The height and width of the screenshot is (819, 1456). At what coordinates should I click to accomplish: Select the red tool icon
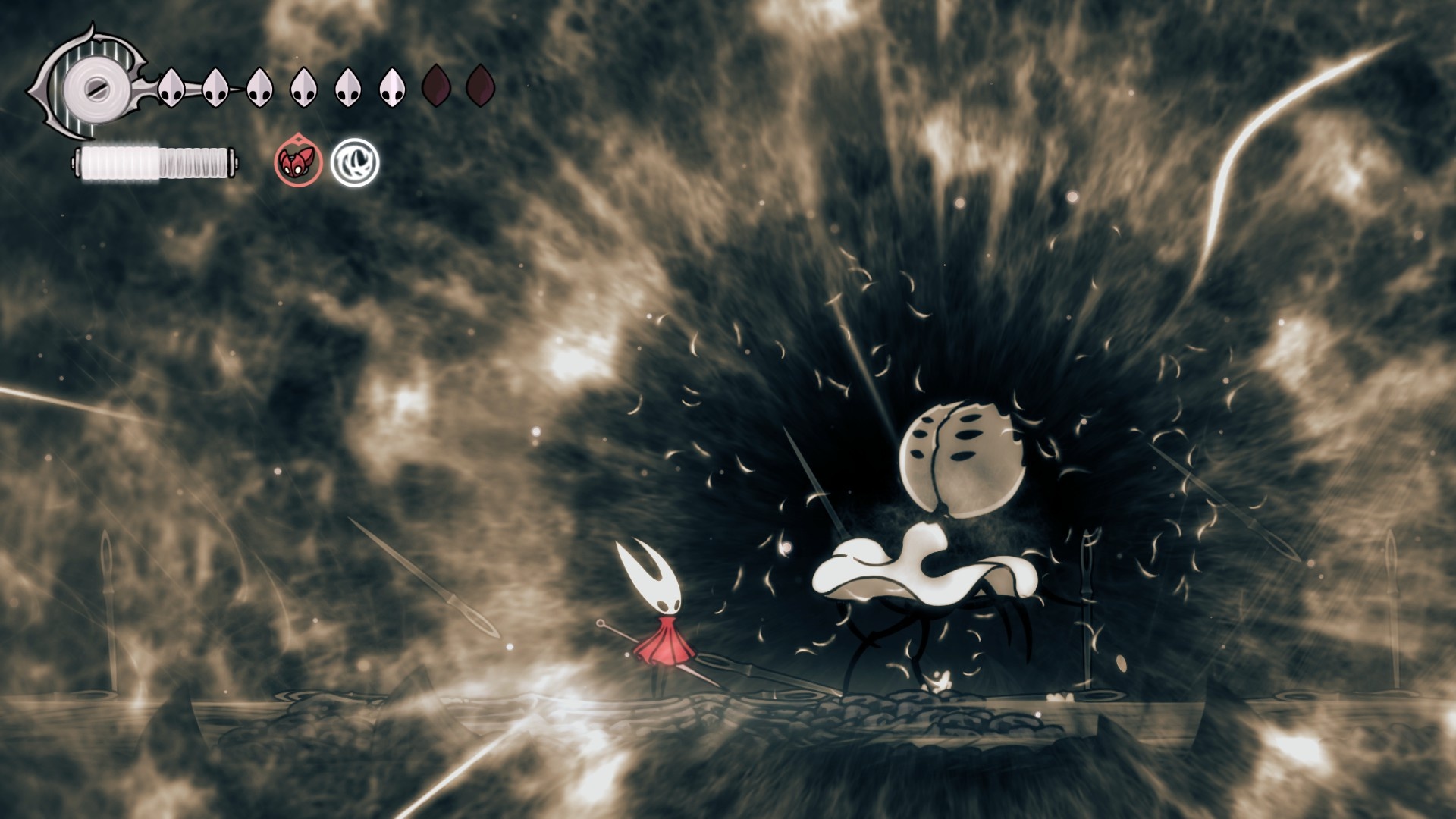tap(298, 162)
